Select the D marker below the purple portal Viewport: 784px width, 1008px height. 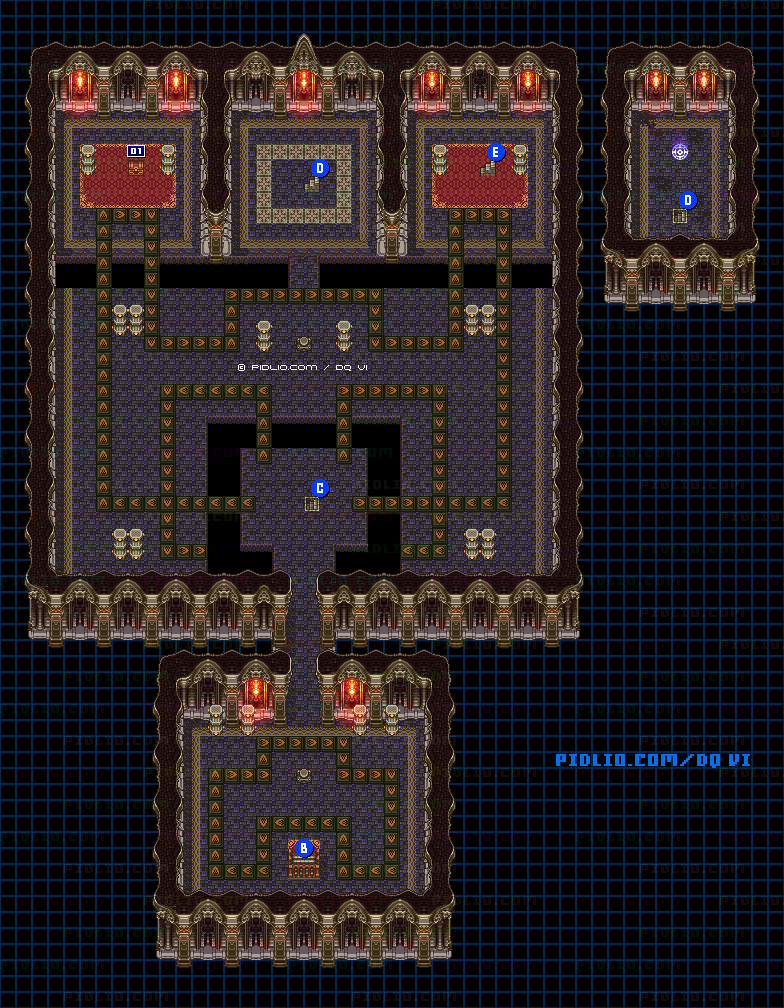pos(688,200)
